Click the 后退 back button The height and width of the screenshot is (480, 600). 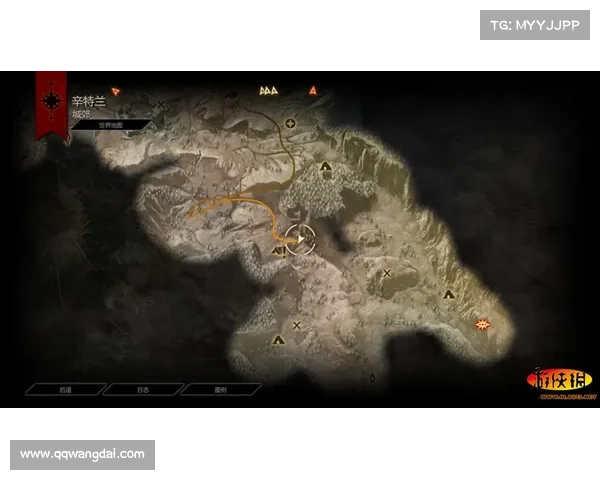point(64,389)
